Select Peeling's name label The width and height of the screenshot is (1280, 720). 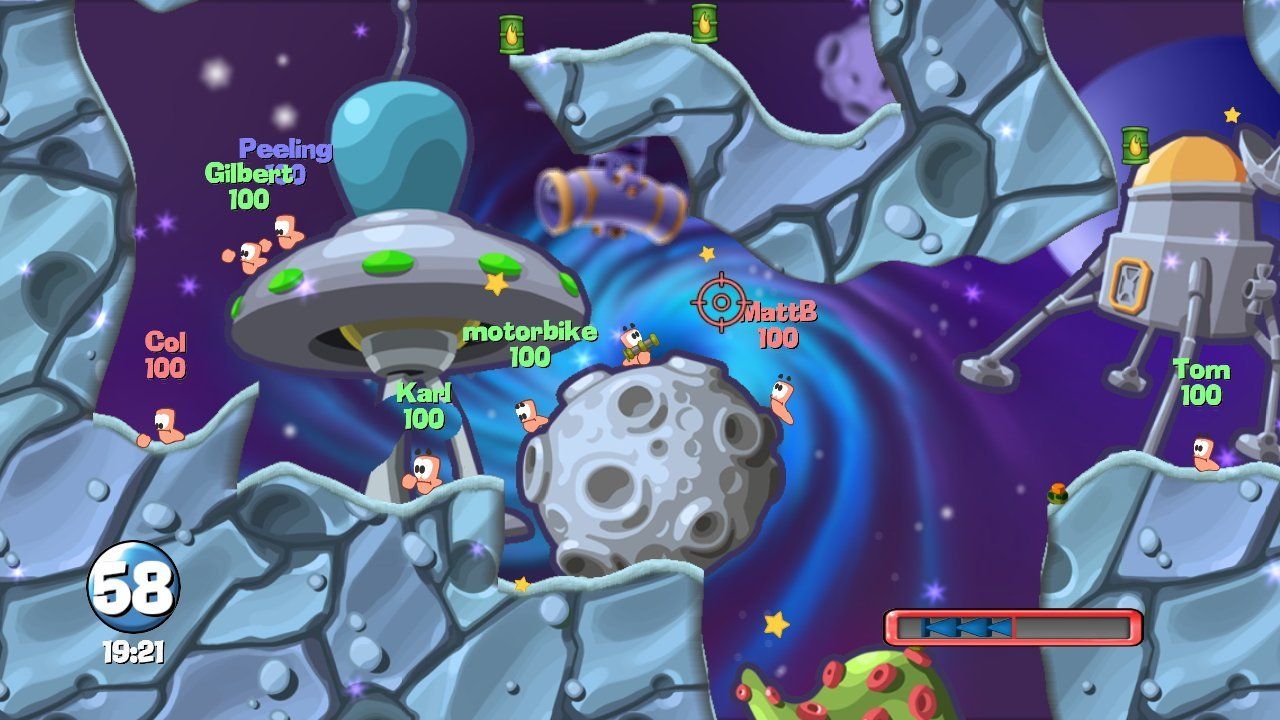point(283,148)
